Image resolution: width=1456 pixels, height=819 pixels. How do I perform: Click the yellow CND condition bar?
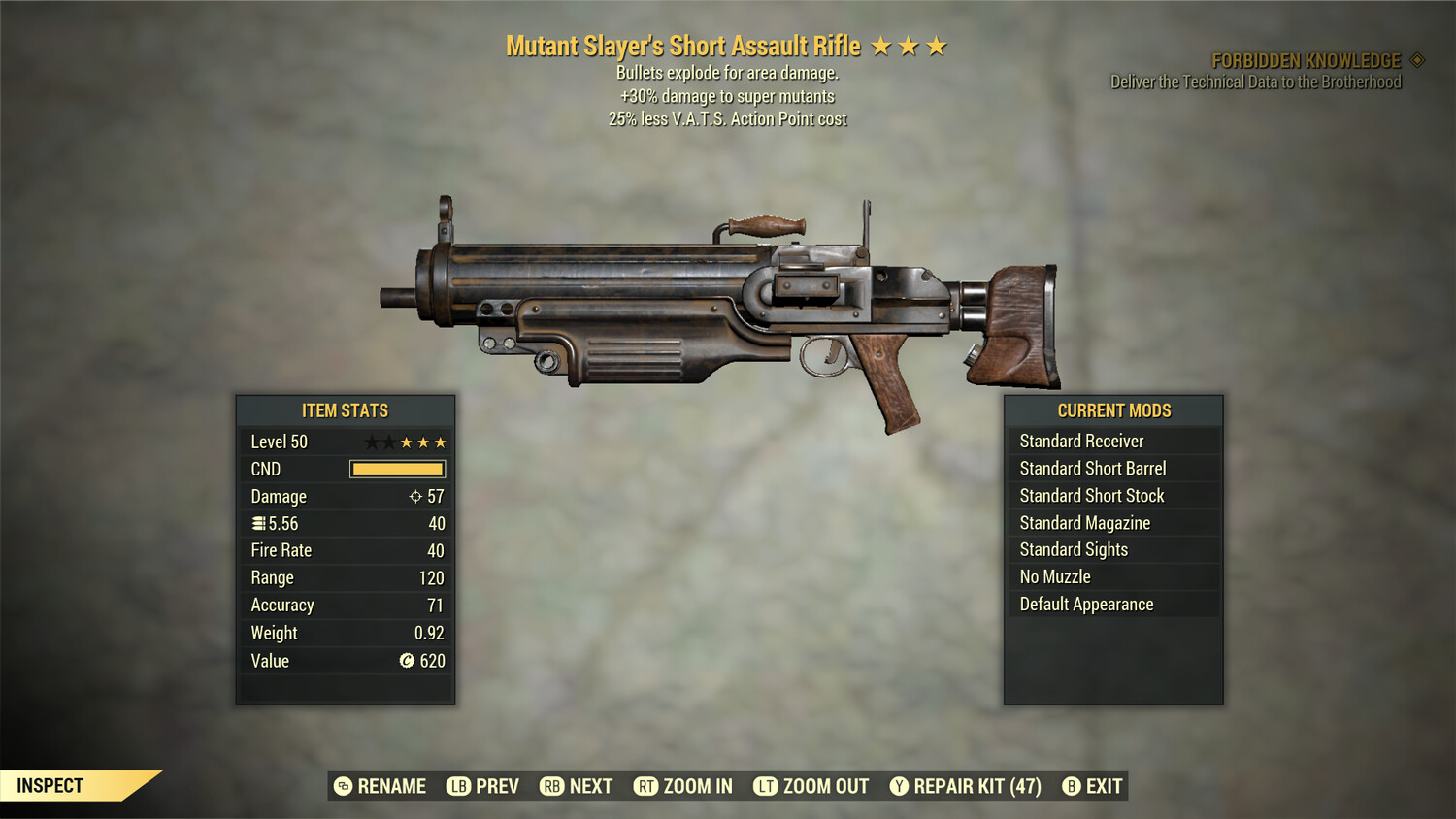tap(397, 469)
